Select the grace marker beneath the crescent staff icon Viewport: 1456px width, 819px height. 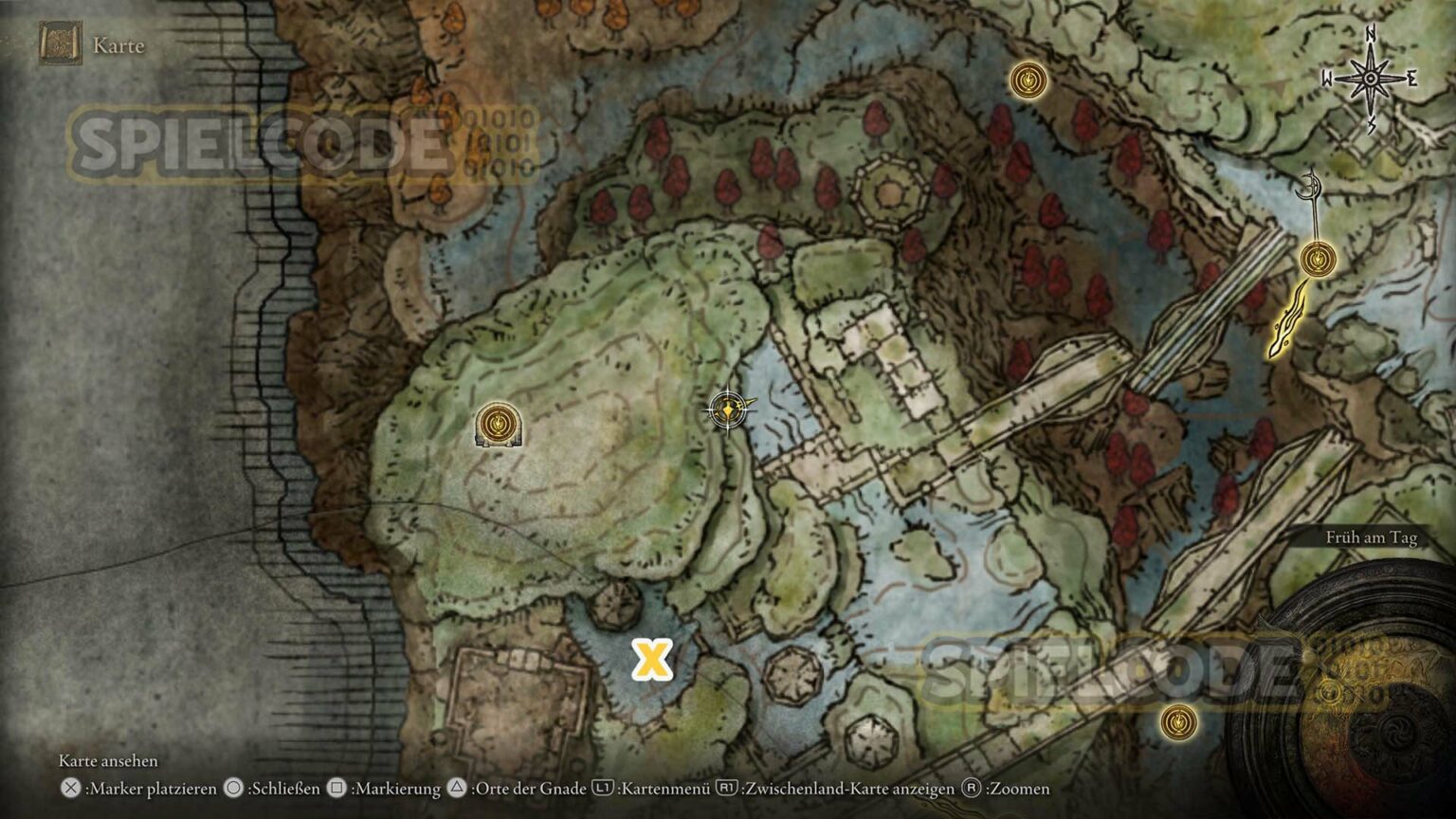click(1318, 258)
